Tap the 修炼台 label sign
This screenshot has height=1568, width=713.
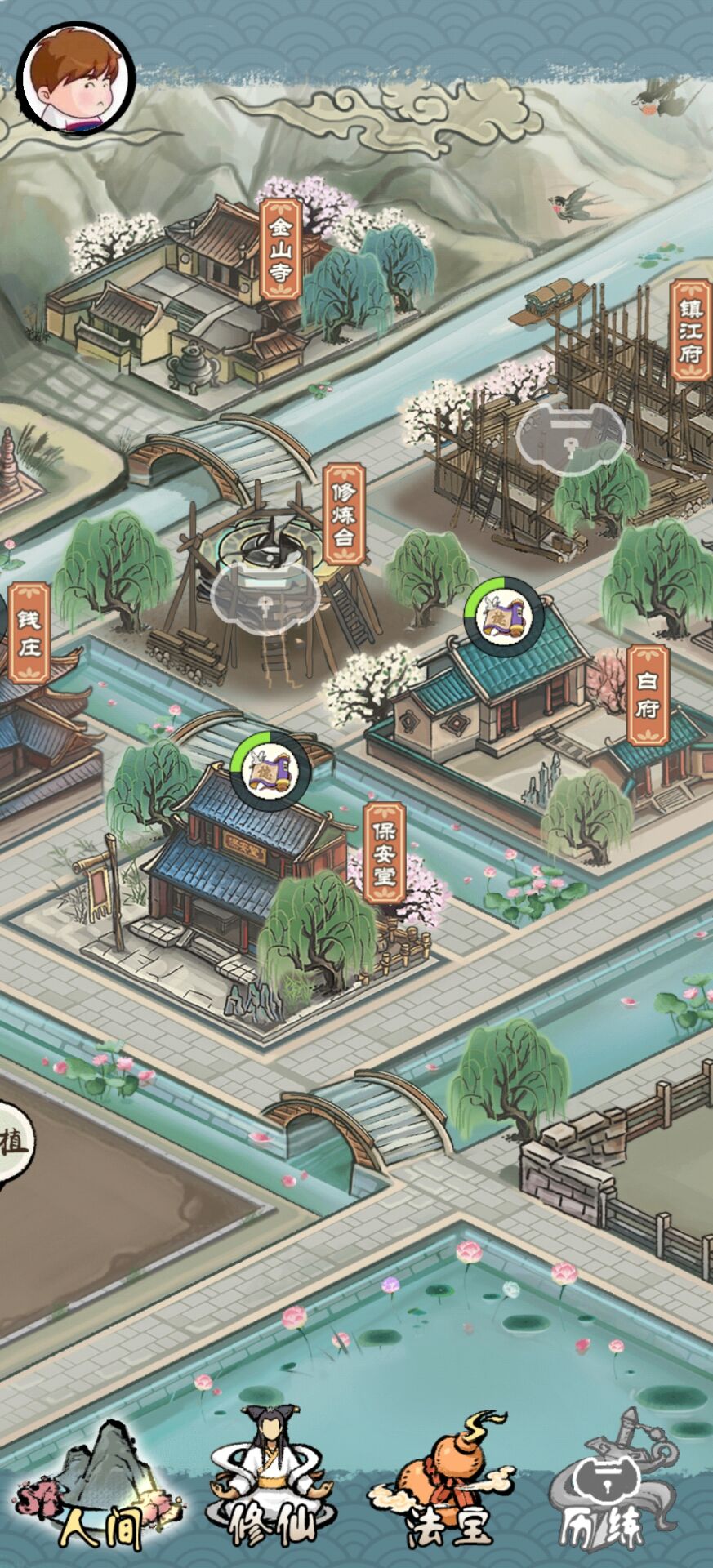click(344, 515)
